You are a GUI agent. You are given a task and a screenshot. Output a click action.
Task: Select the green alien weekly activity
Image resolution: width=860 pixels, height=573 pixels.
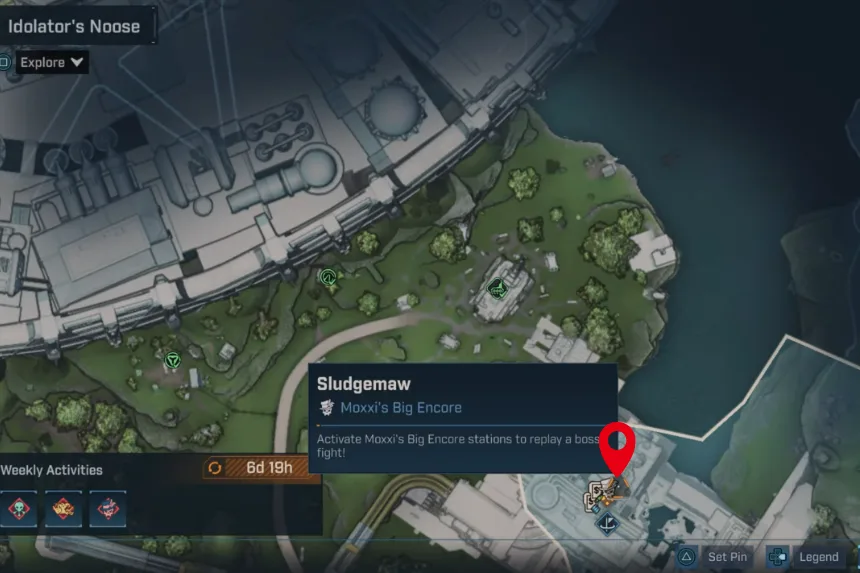[20, 509]
